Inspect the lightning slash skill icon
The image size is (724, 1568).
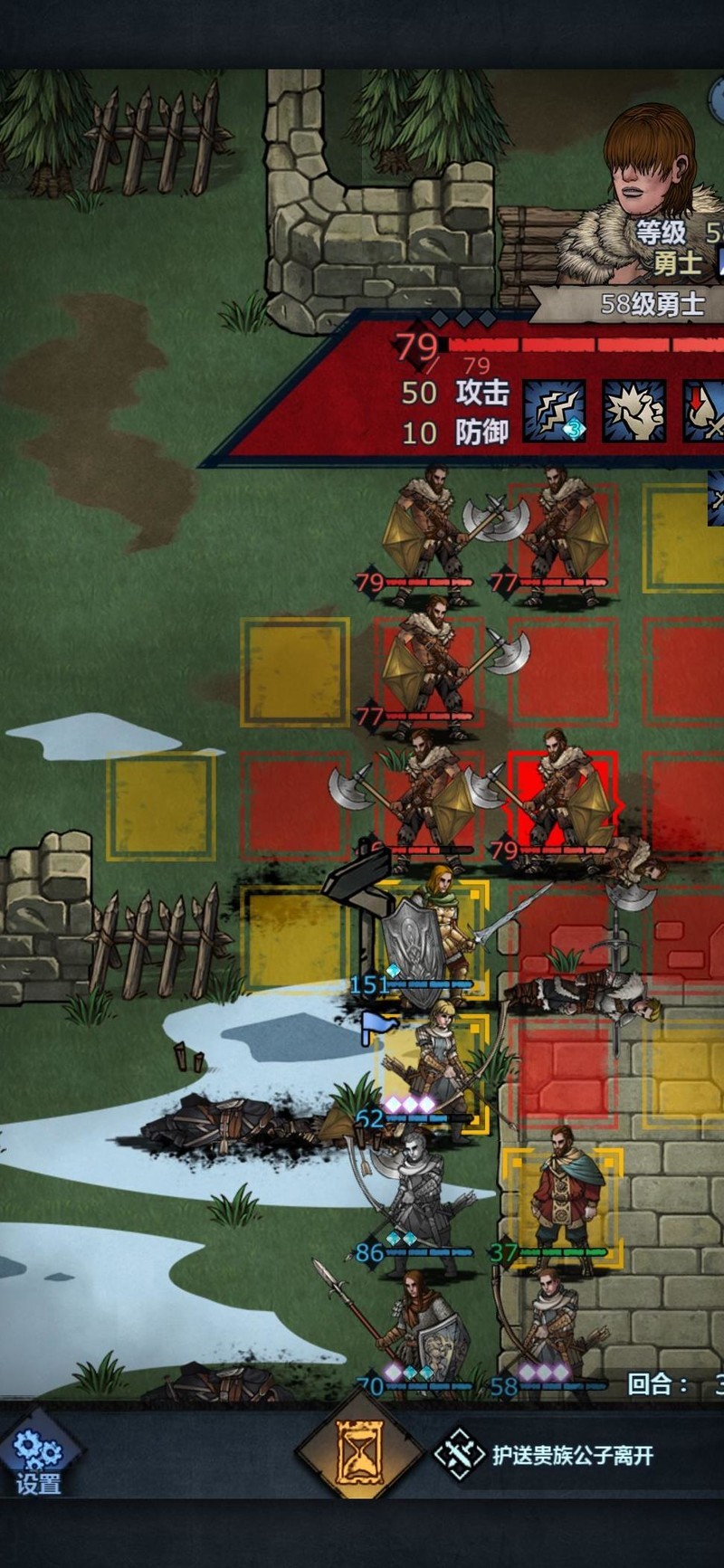tap(554, 411)
